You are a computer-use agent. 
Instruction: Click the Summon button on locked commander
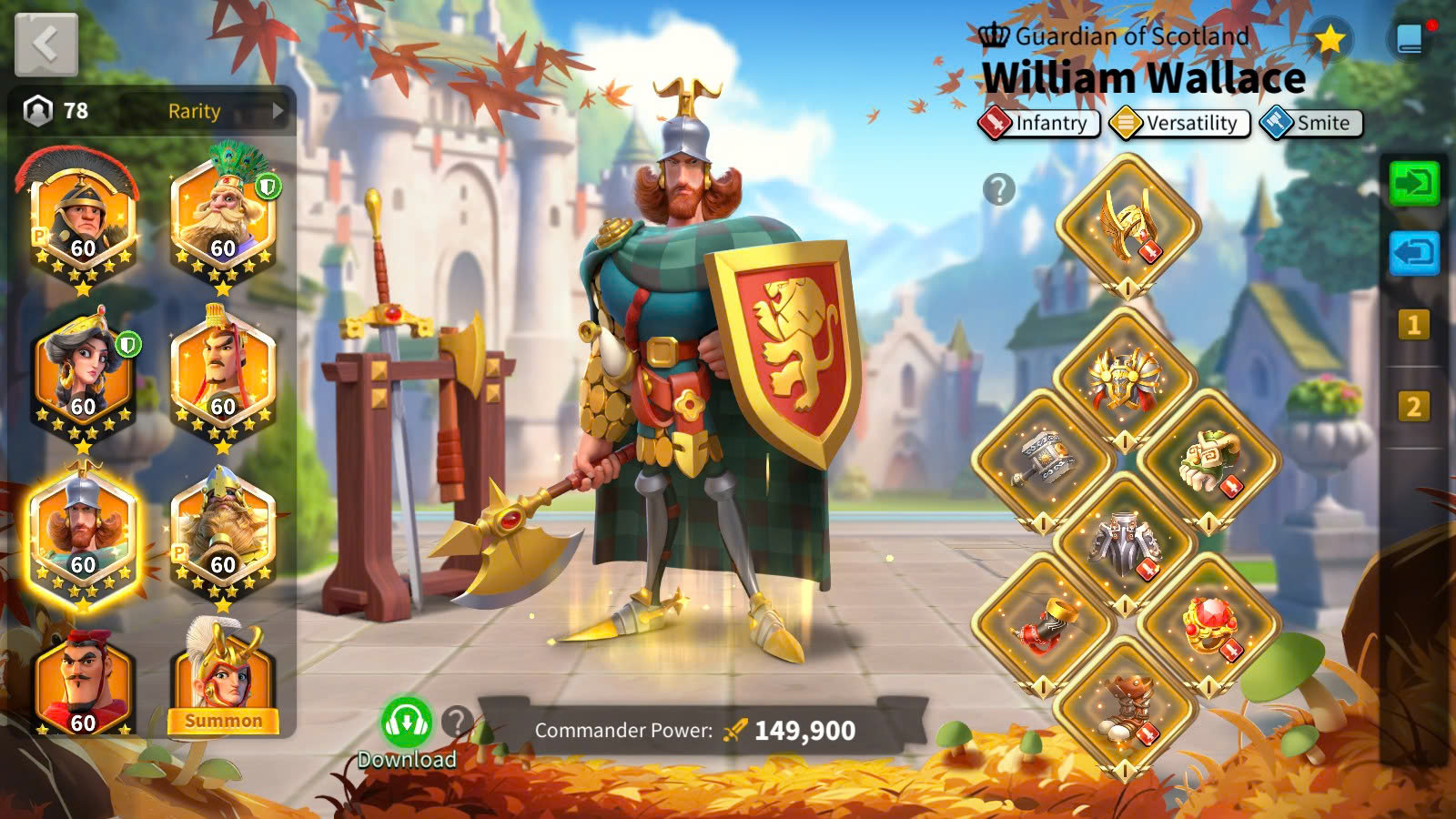point(223,721)
